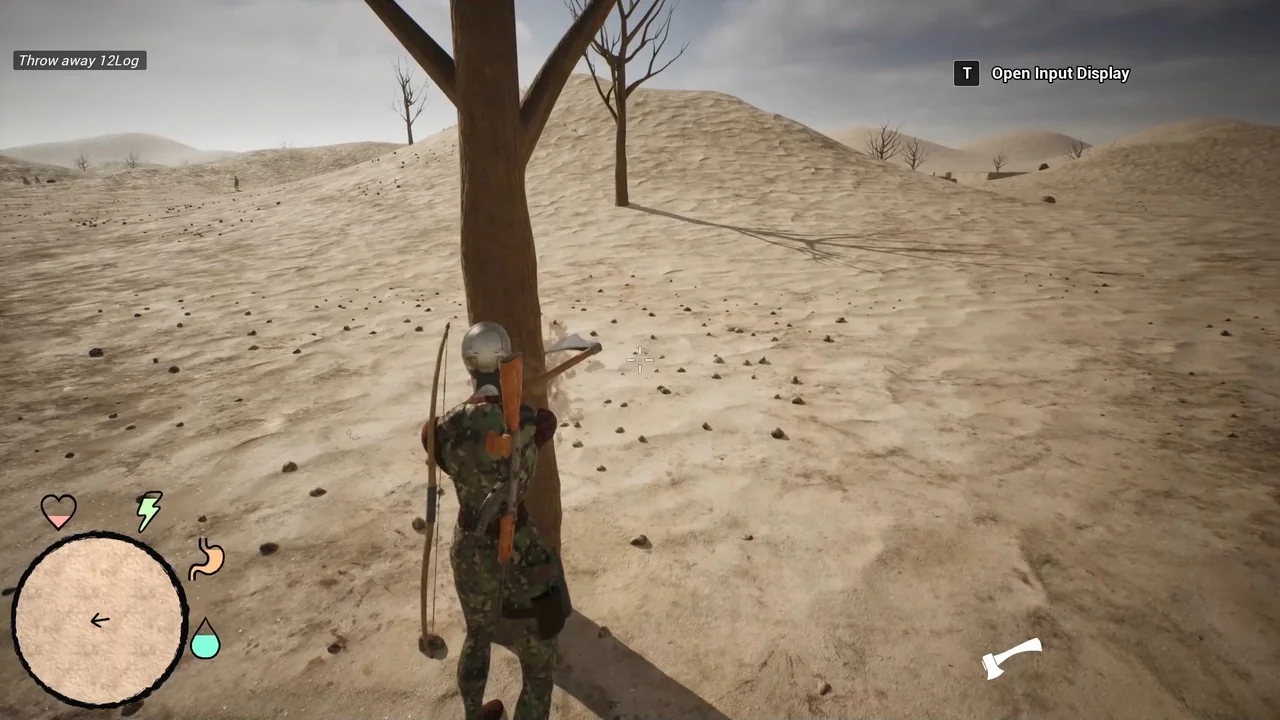The height and width of the screenshot is (720, 1280).
Task: Click the heart health icon
Action: tap(59, 511)
